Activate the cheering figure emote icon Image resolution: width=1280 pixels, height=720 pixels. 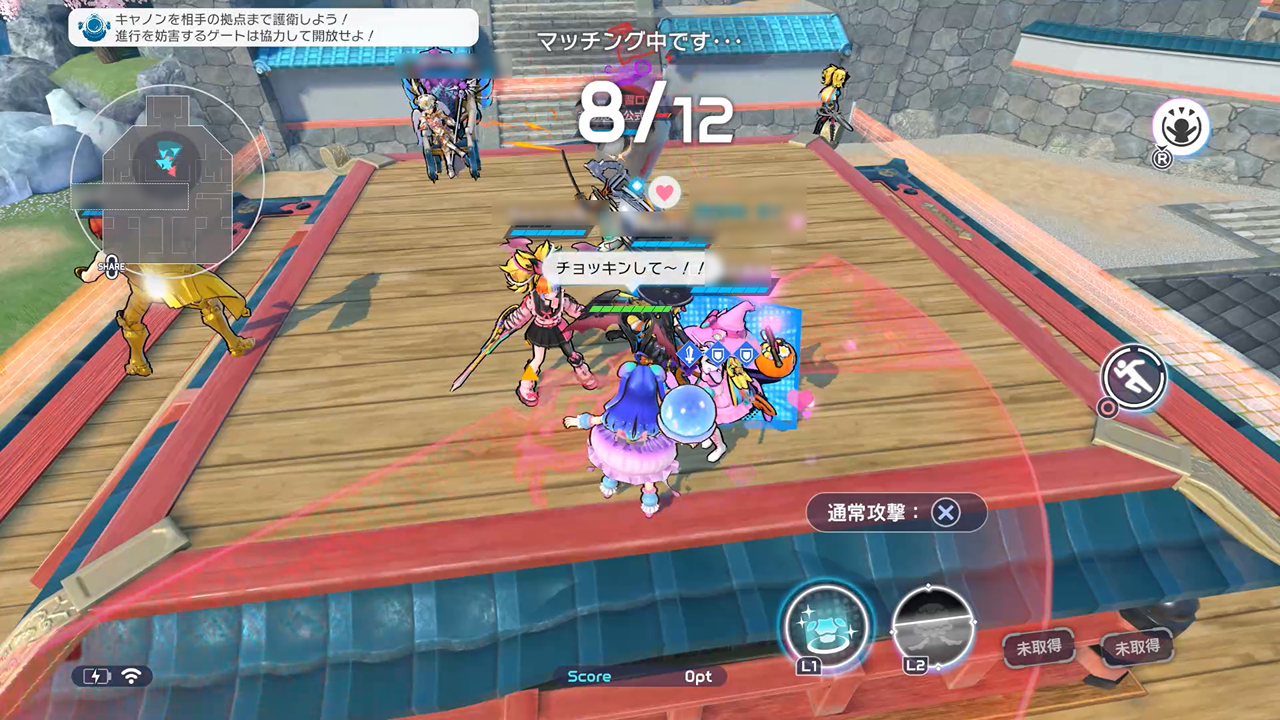[x=1181, y=128]
